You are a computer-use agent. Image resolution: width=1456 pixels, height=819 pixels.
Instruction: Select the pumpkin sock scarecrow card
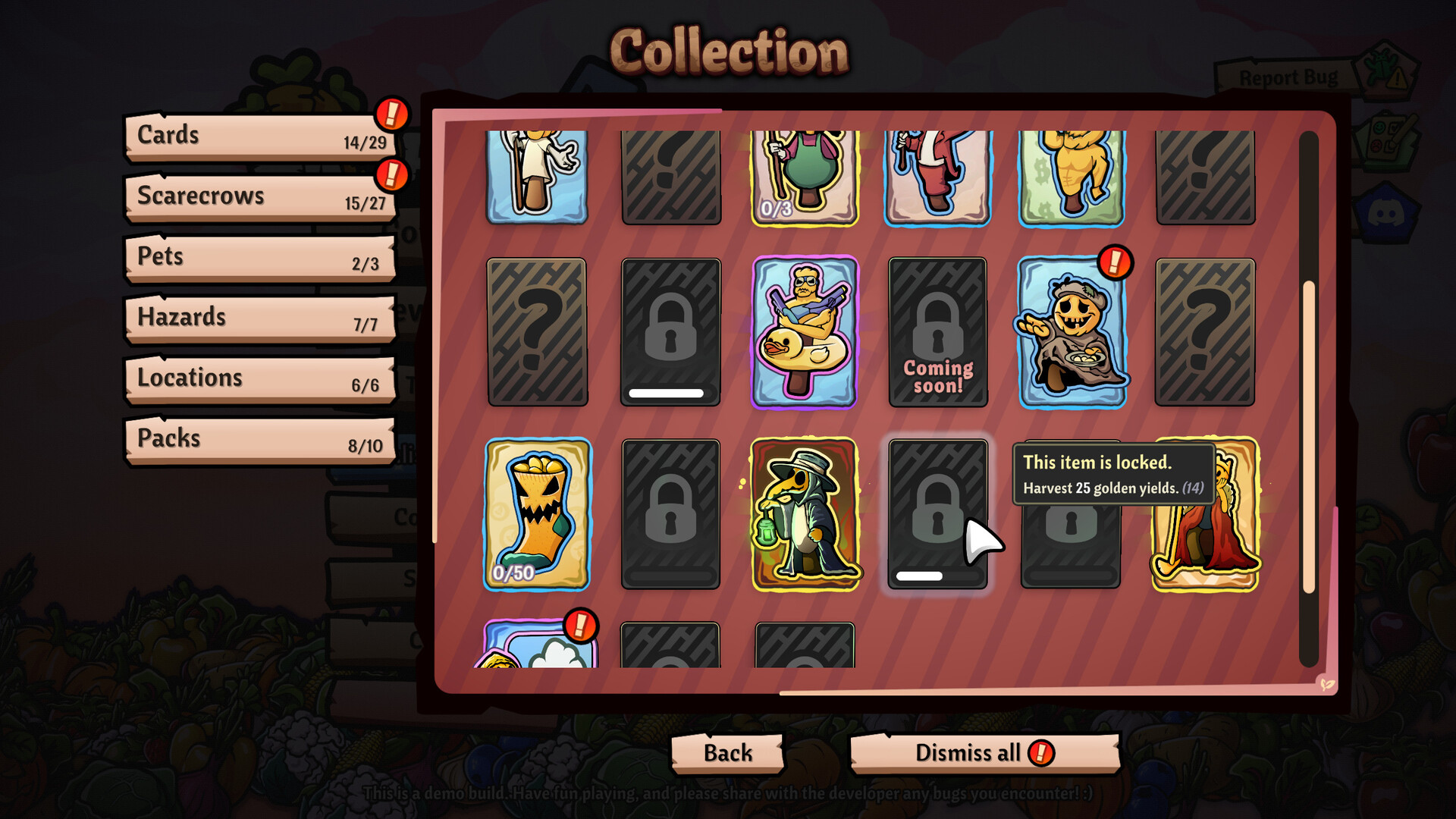pos(537,513)
